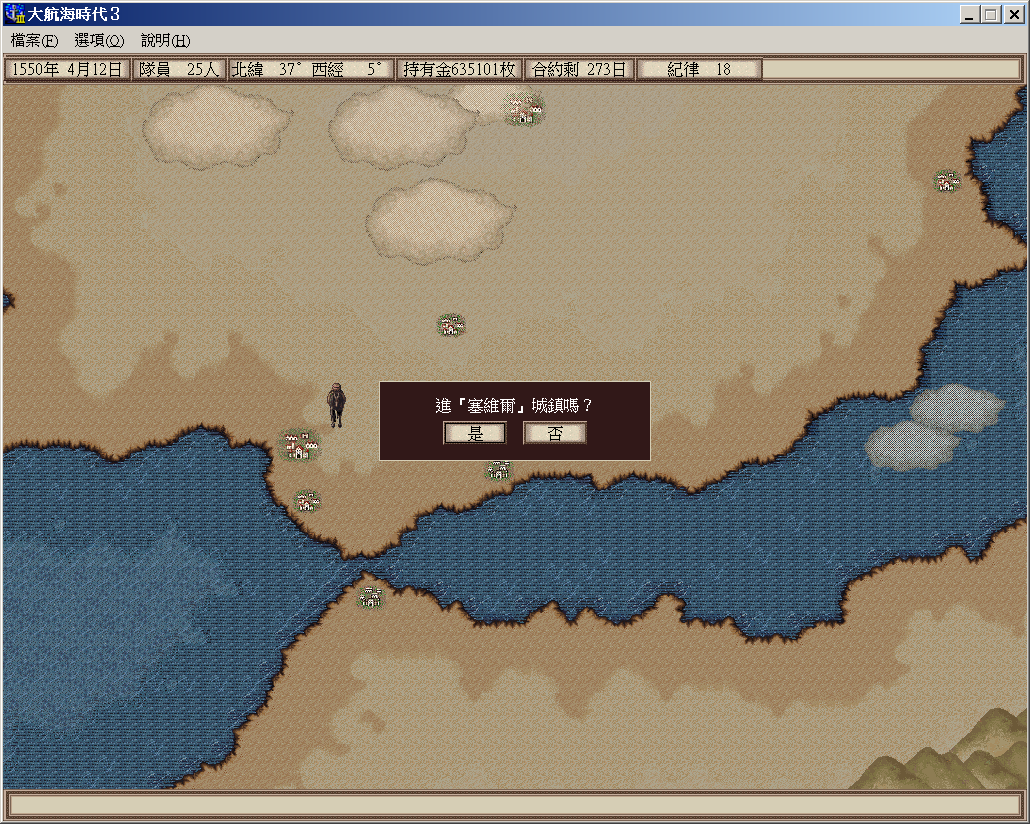Confirm entering Seville with 是

click(475, 433)
